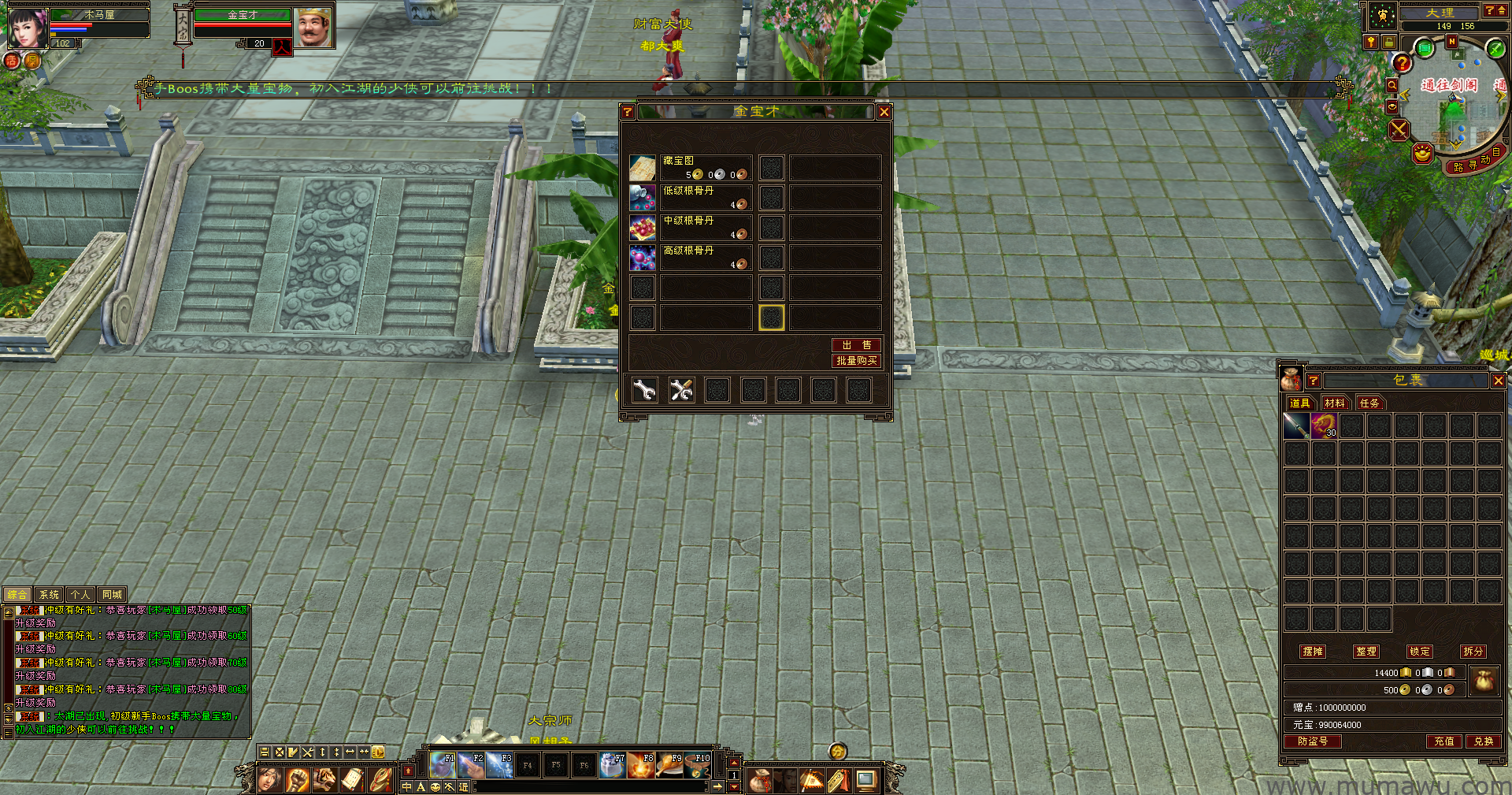Pick the 高级根骨丹 shop item

click(643, 258)
